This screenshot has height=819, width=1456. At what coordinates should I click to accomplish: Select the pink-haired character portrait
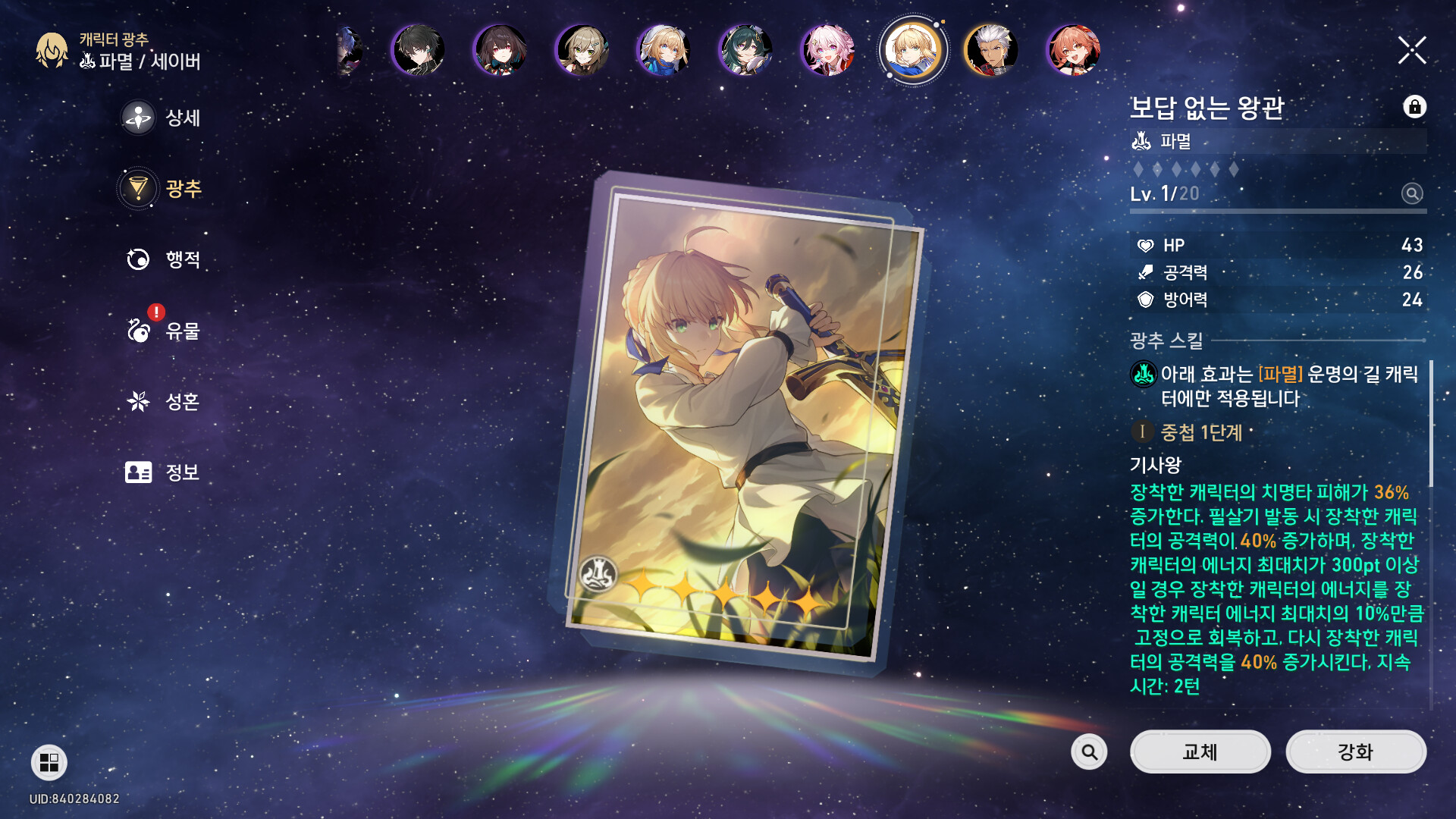[828, 51]
